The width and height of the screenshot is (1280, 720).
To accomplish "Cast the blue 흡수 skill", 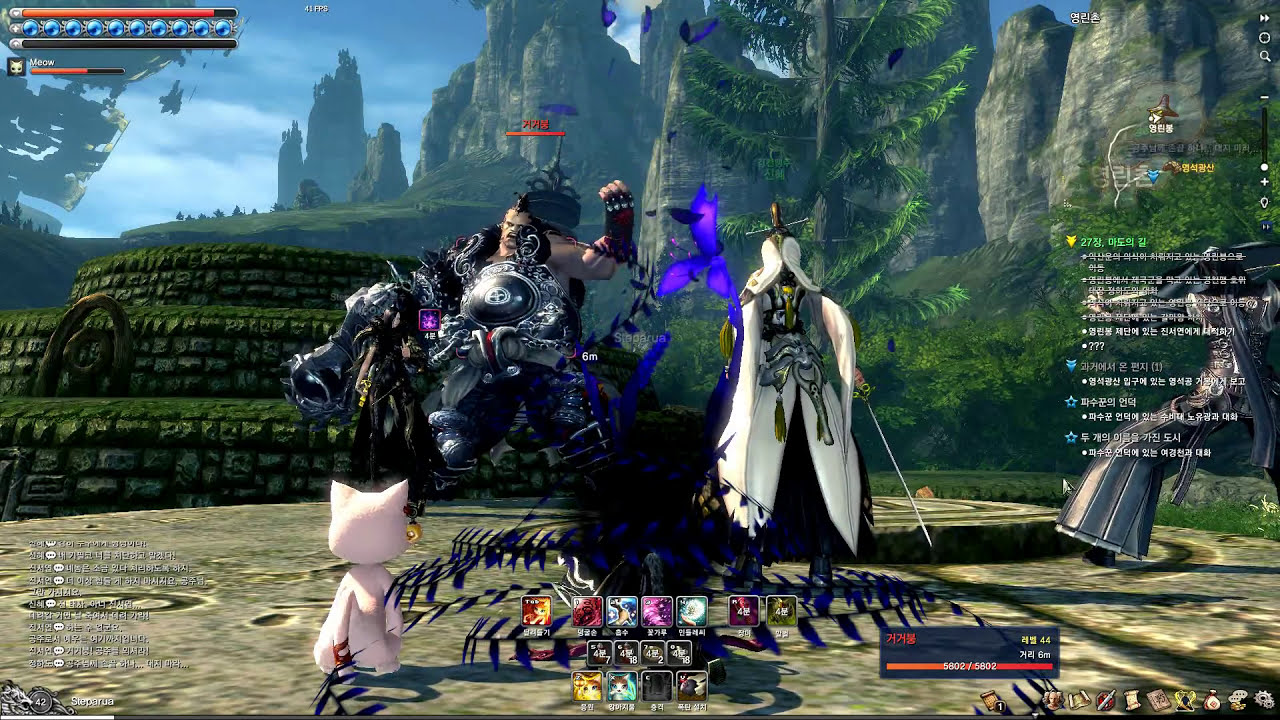I will pyautogui.click(x=622, y=611).
